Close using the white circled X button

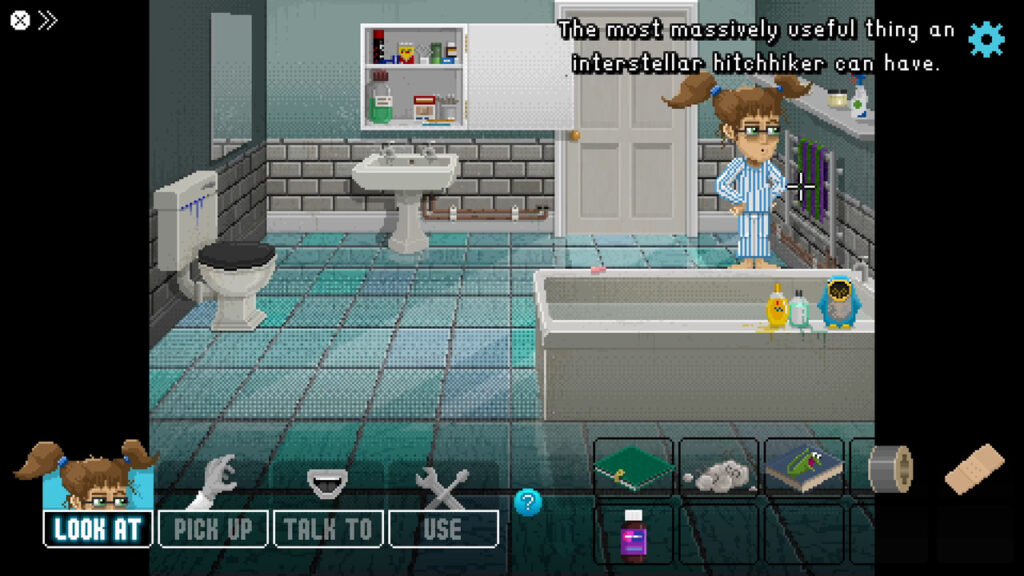19,20
